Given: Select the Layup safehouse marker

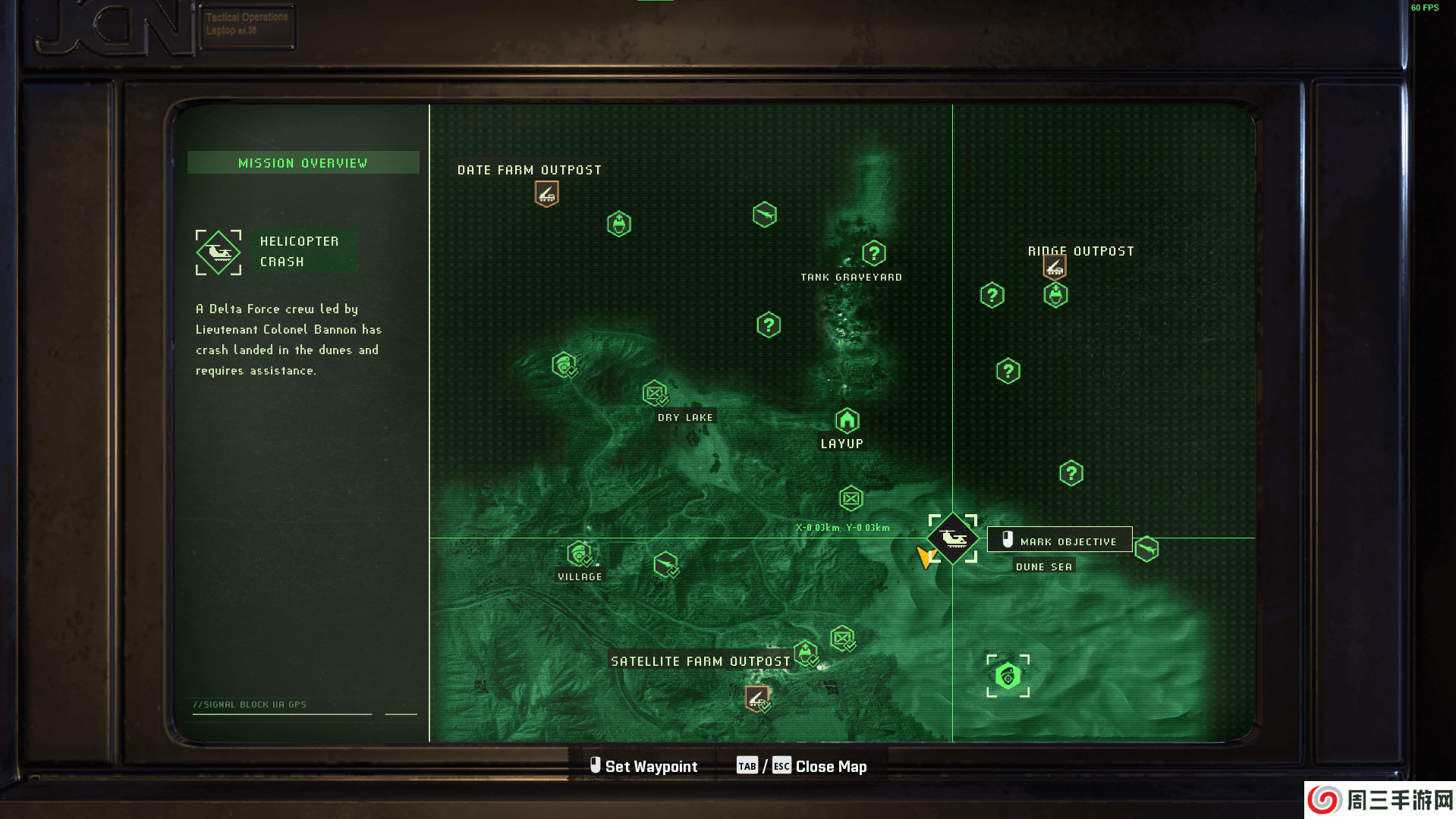Looking at the screenshot, I should 847,420.
